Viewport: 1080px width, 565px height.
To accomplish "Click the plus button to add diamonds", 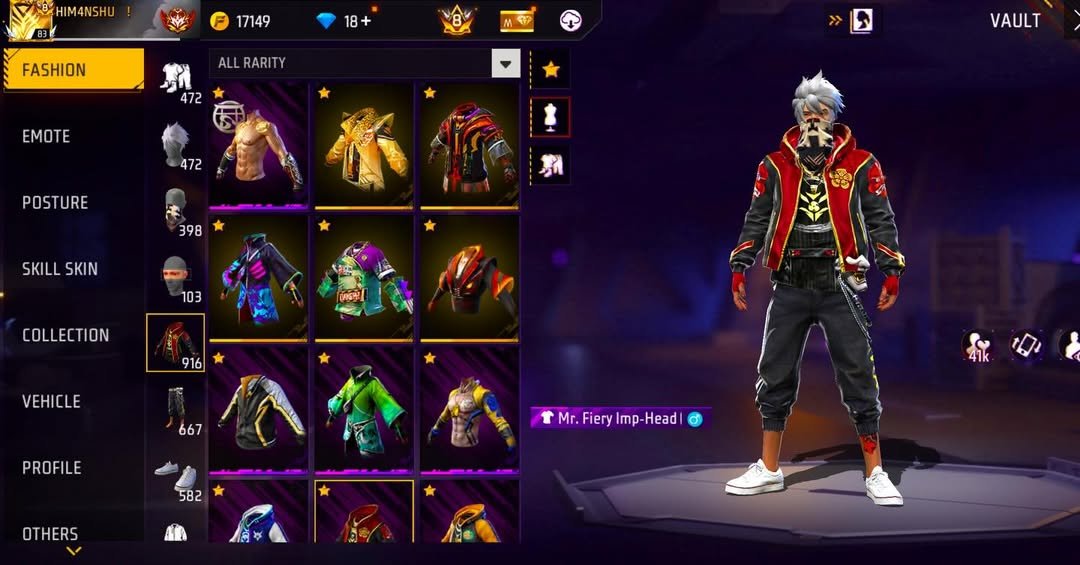I will 366,21.
